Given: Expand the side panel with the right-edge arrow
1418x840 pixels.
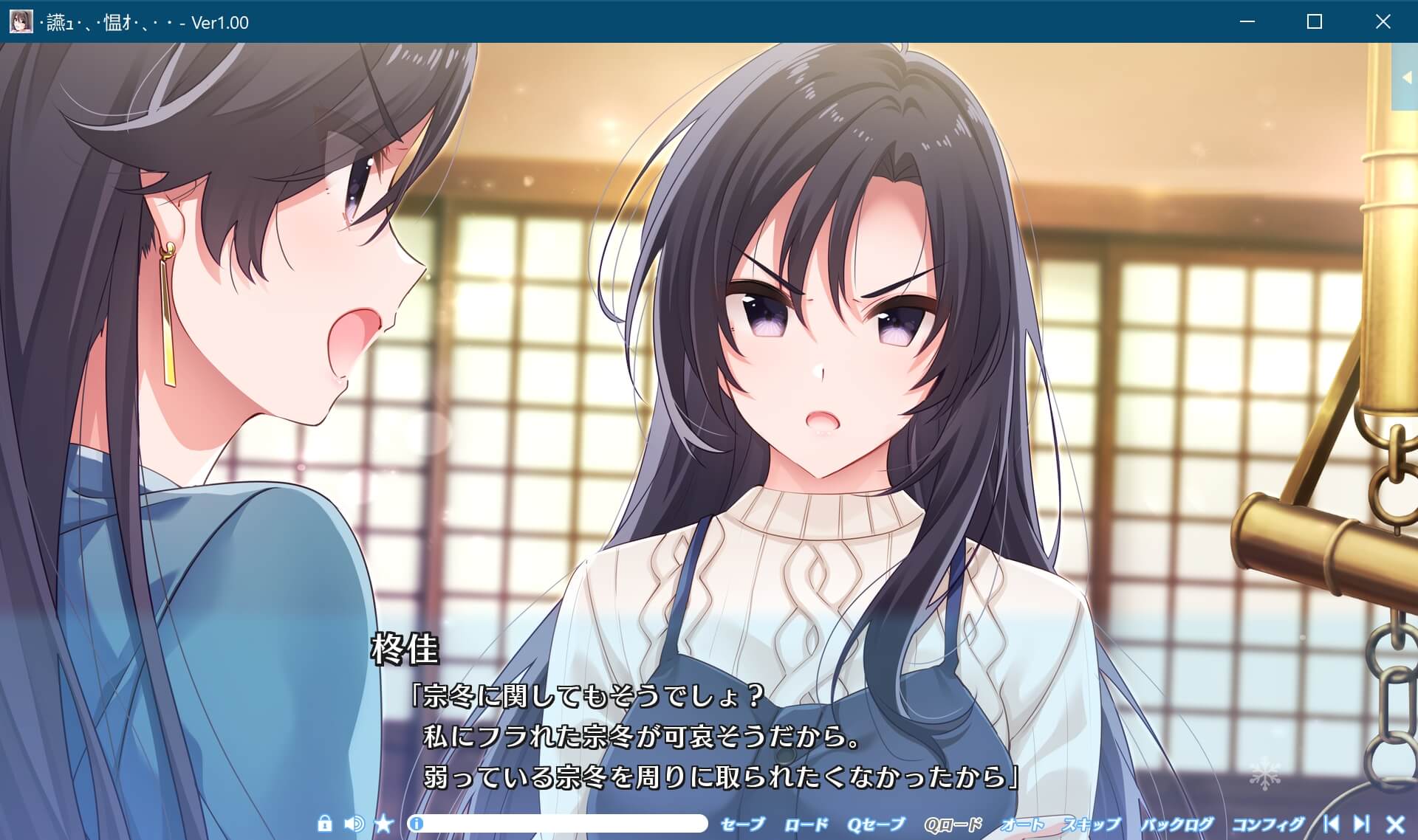Looking at the screenshot, I should click(x=1405, y=76).
